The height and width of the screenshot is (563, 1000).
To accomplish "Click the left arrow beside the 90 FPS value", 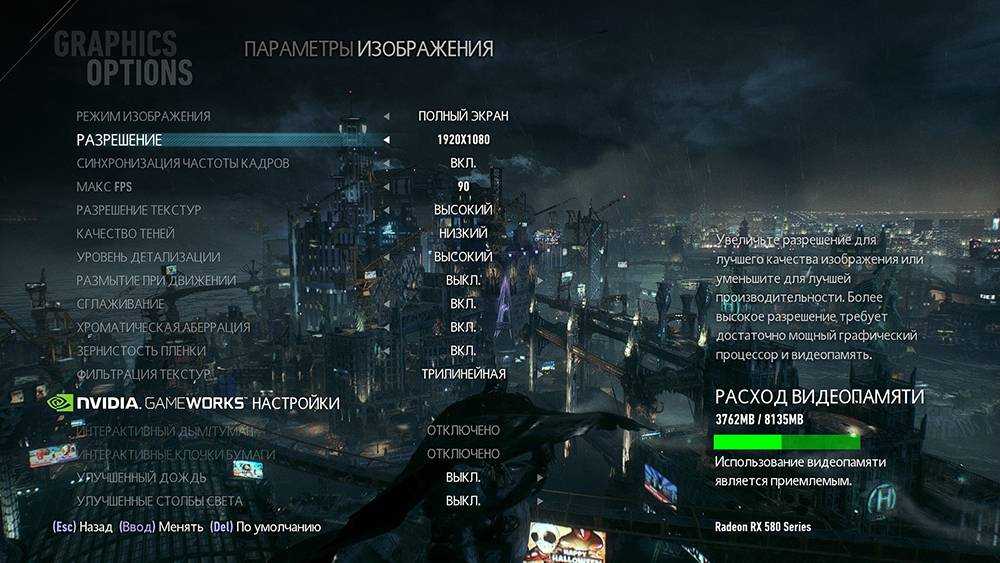I will pos(387,187).
